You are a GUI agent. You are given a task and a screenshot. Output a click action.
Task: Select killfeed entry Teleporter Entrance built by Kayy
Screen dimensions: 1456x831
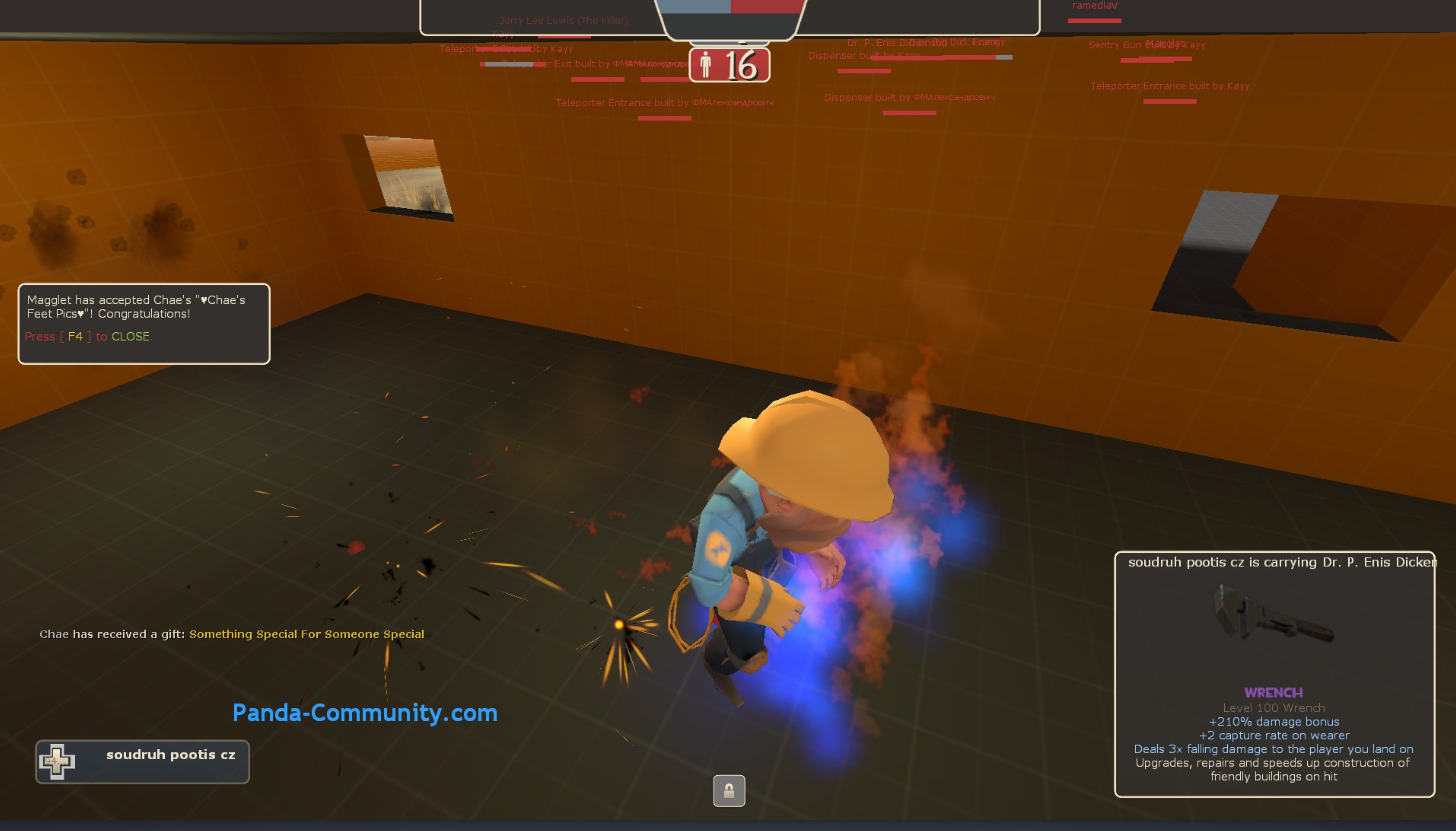pyautogui.click(x=1169, y=86)
